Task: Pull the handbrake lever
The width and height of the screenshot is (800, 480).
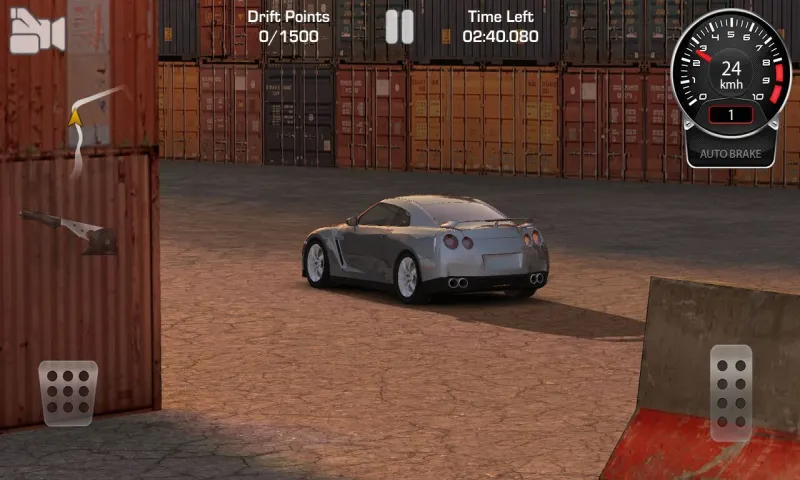Action: (x=70, y=230)
